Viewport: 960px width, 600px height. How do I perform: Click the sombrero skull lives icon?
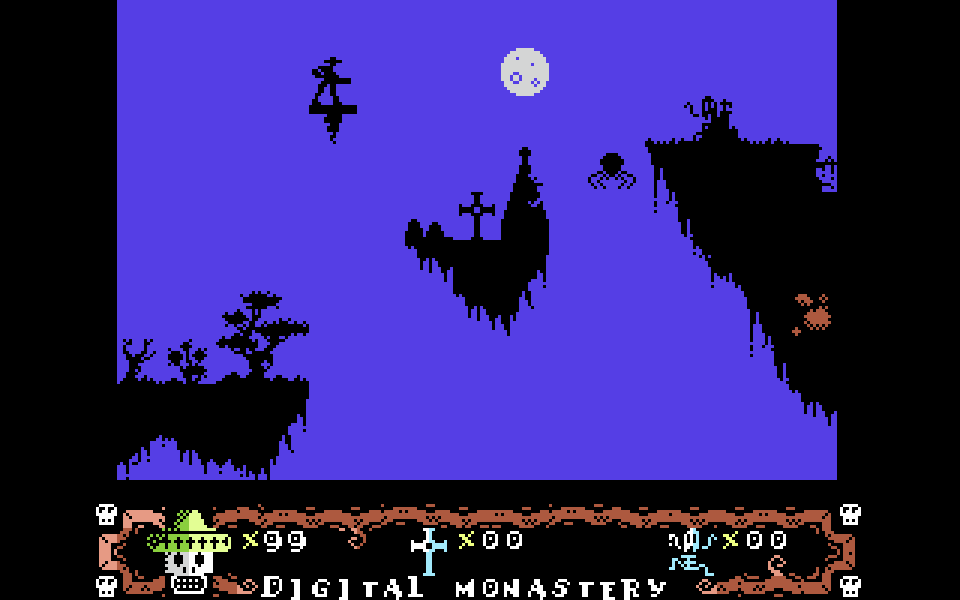[x=188, y=551]
